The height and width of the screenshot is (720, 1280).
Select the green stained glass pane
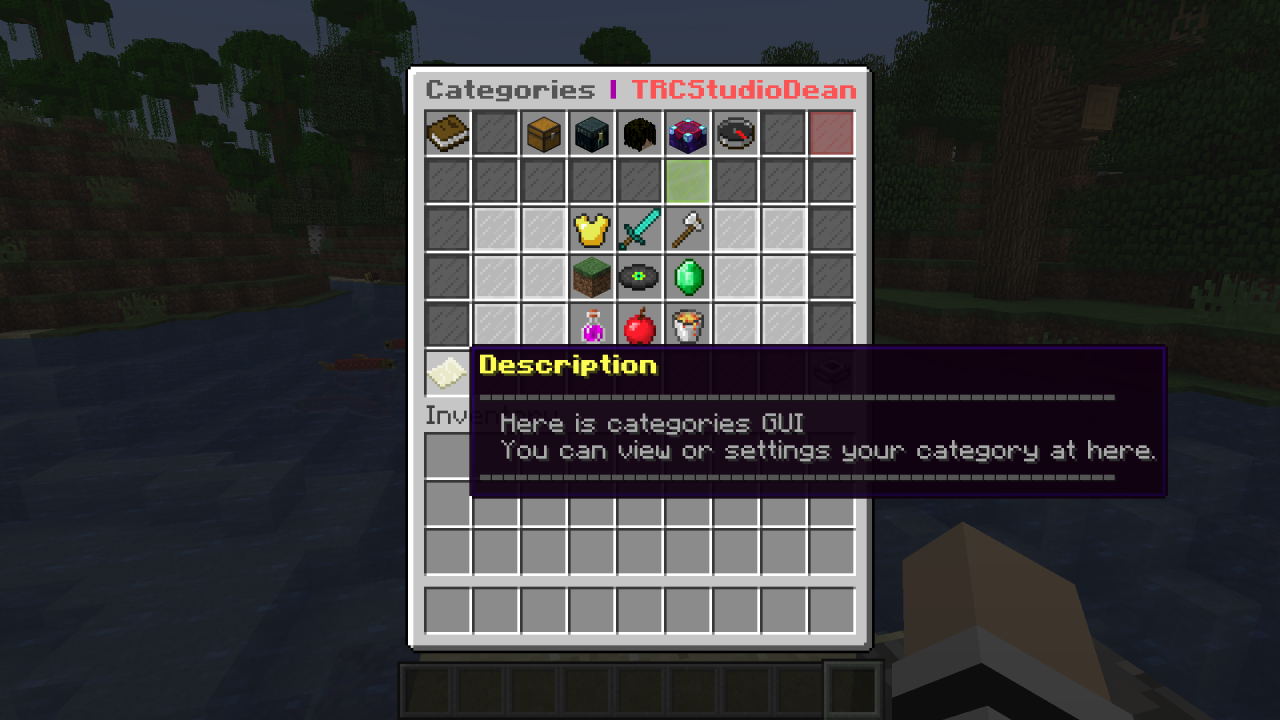tap(687, 182)
